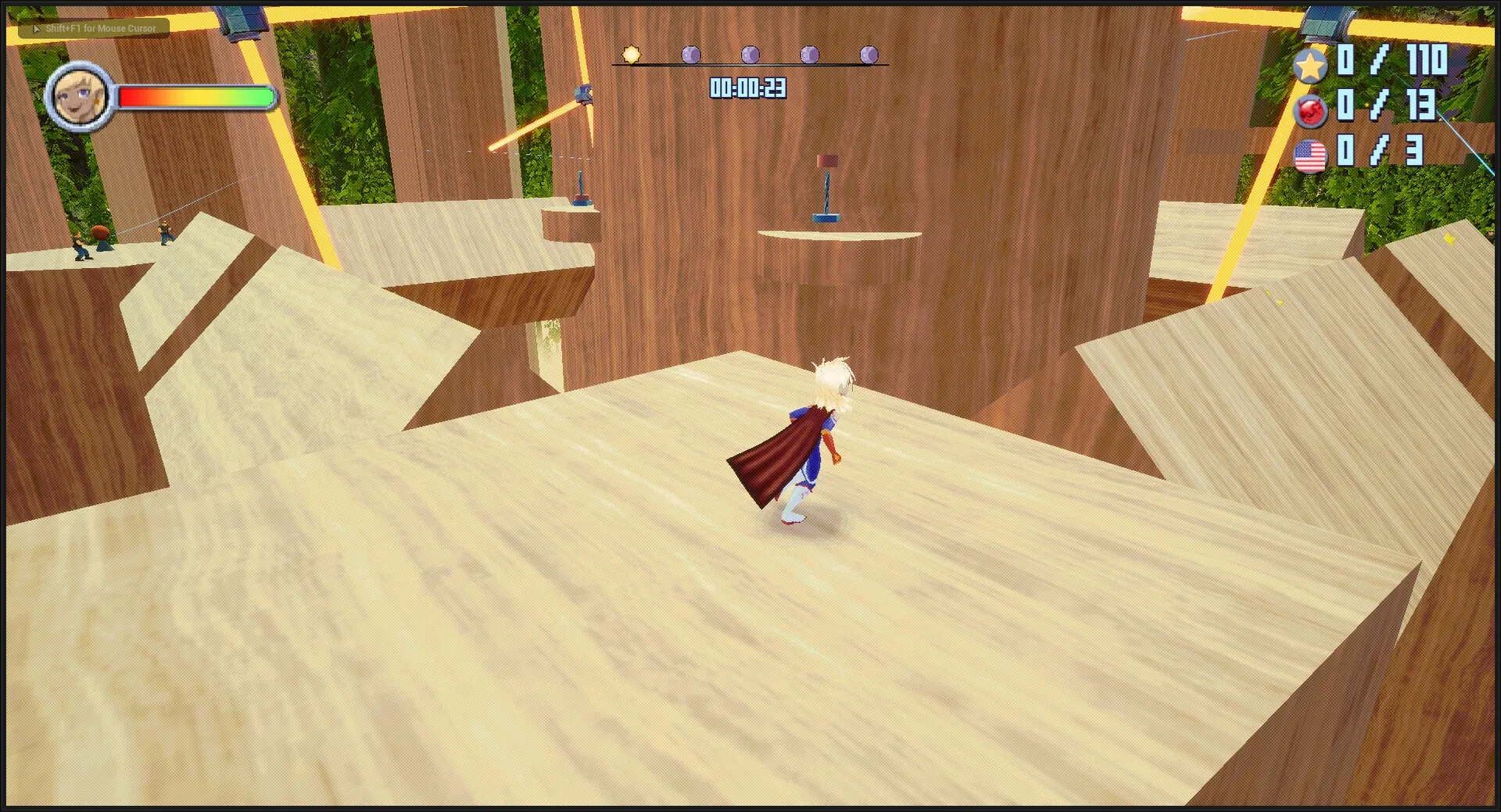Click the star collectible counter icon
Viewport: 1501px width, 812px height.
coord(1310,66)
